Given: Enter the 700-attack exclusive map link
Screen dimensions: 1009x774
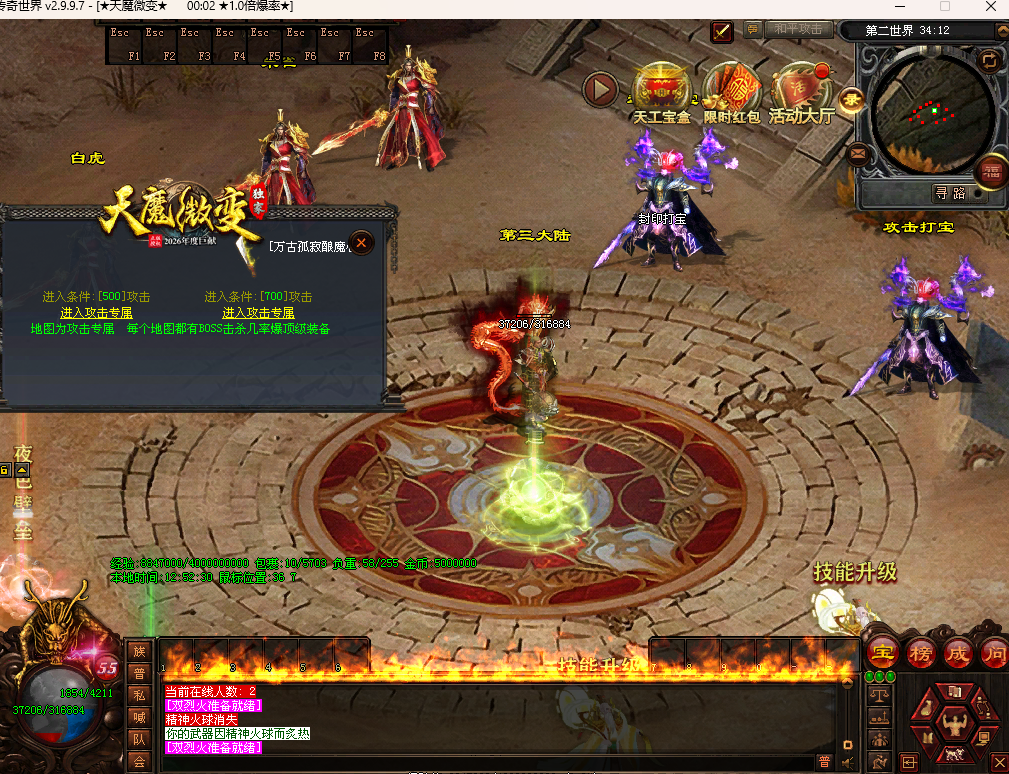Looking at the screenshot, I should (x=258, y=313).
